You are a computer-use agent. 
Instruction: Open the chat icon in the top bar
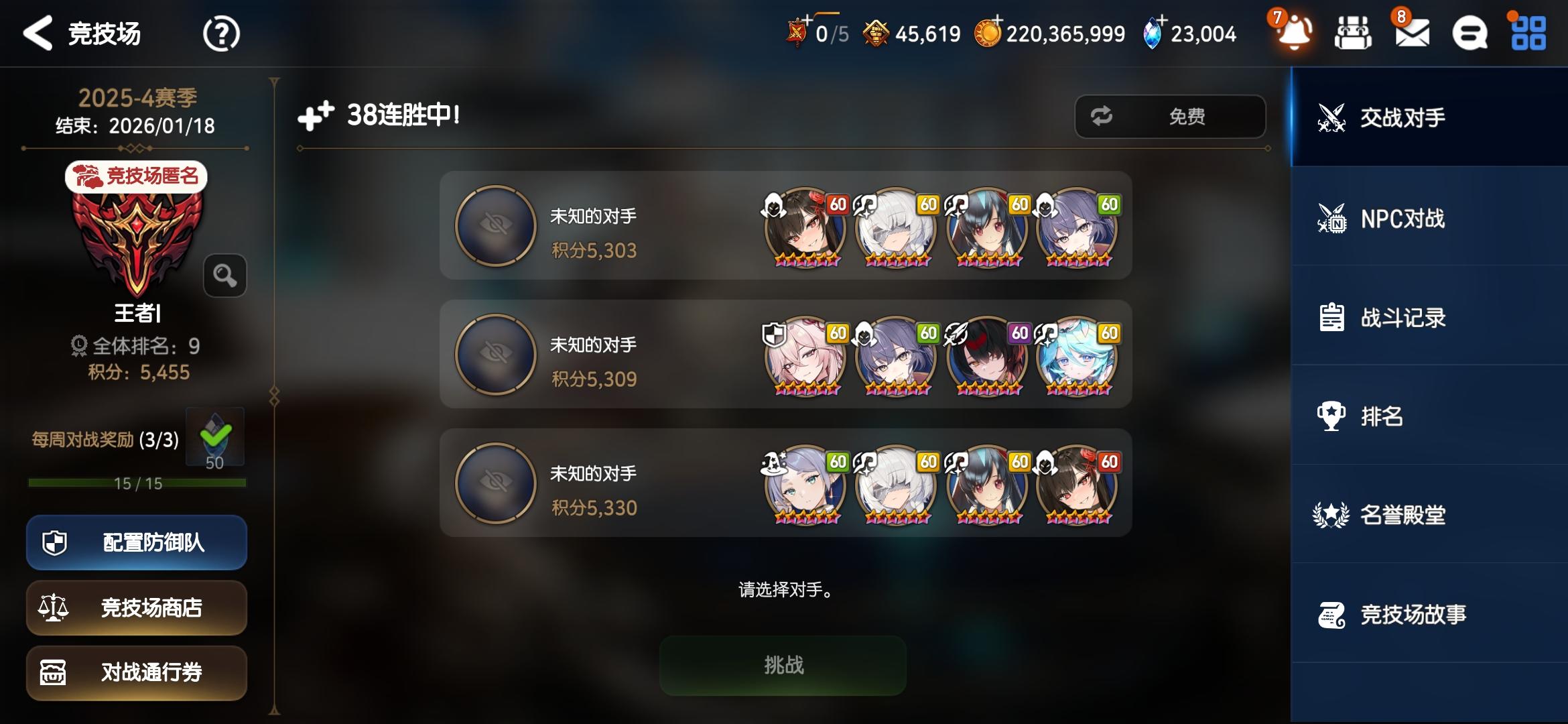click(x=1469, y=33)
